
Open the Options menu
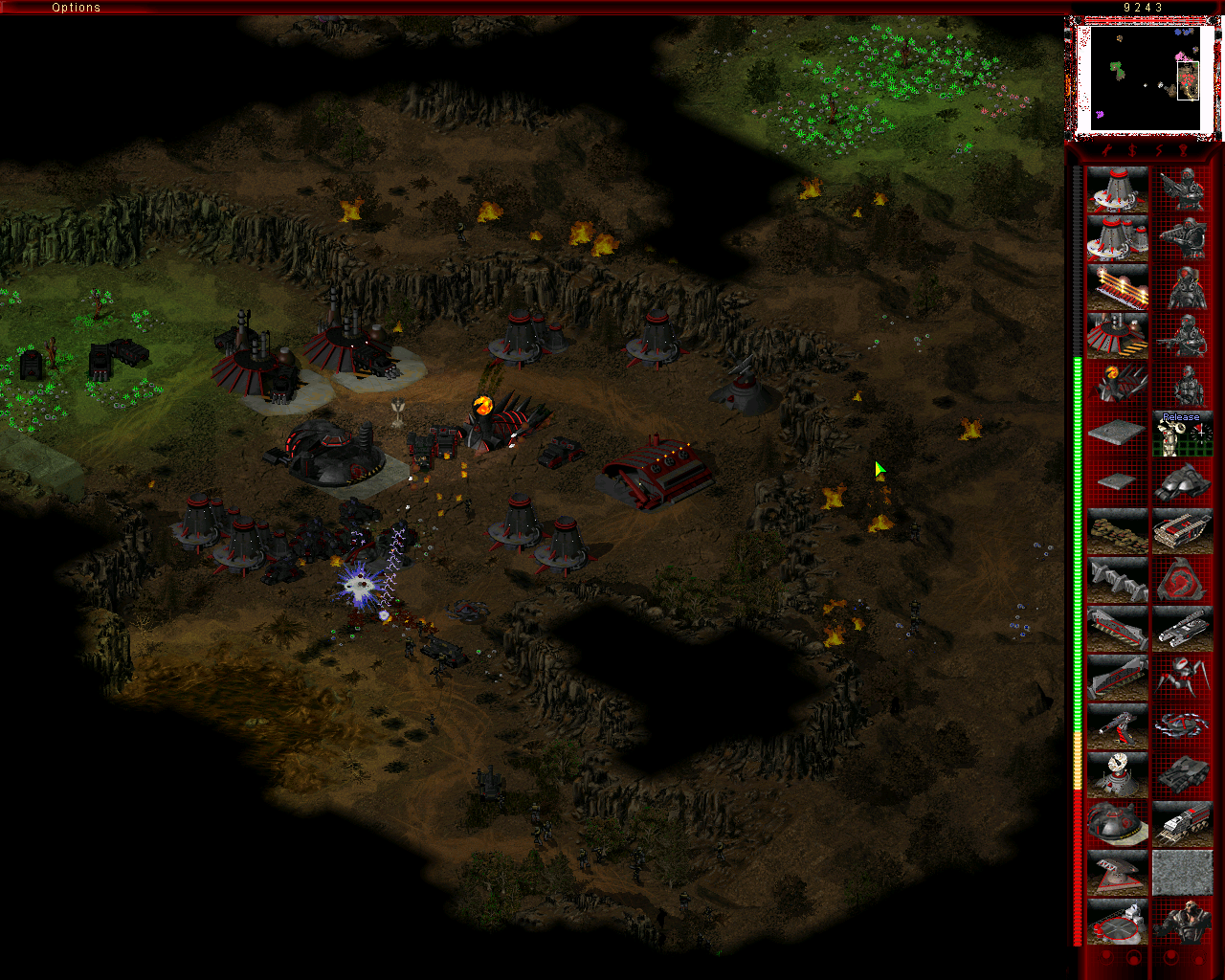pos(76,8)
